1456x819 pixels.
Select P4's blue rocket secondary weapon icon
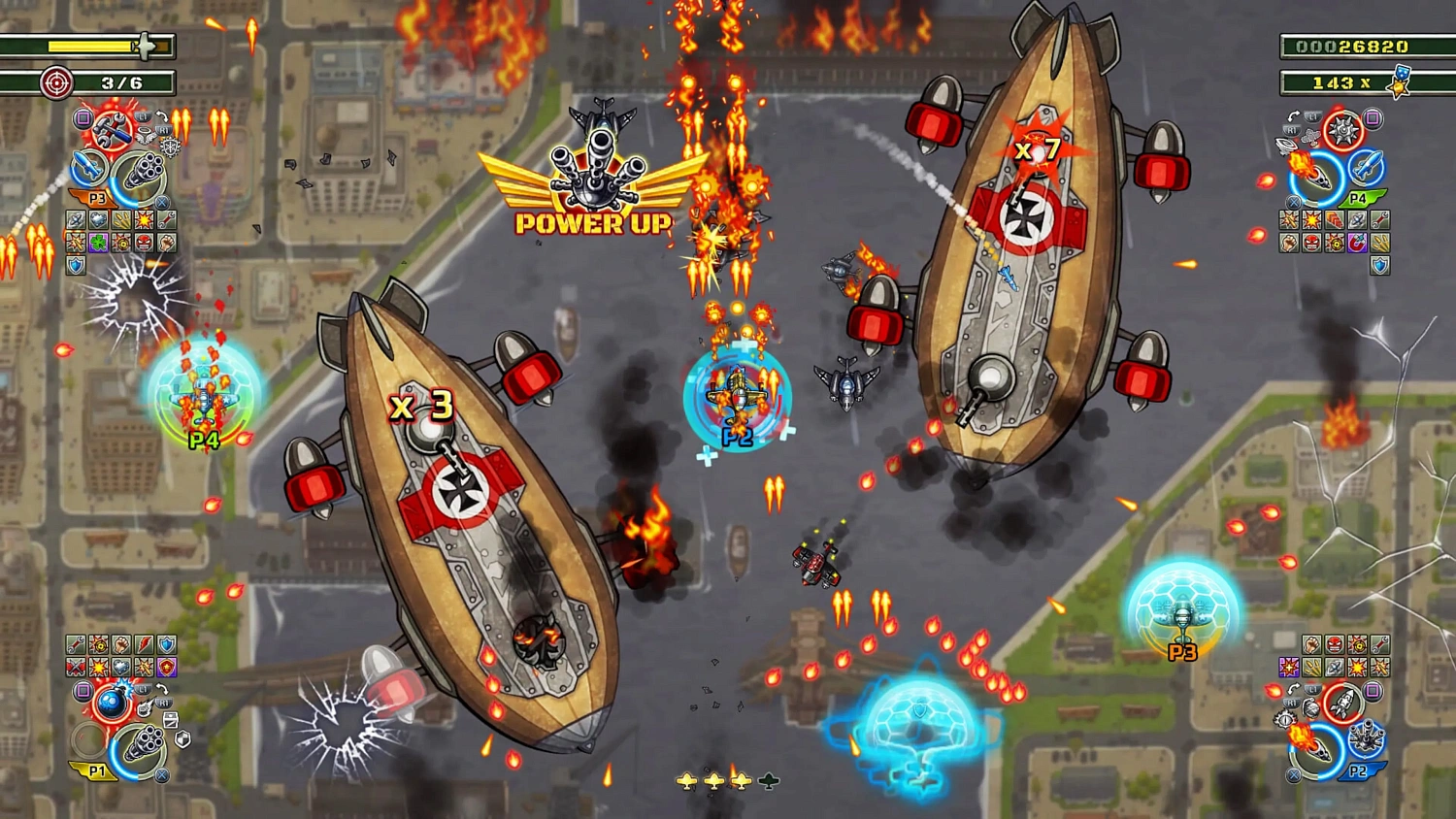tap(1365, 167)
